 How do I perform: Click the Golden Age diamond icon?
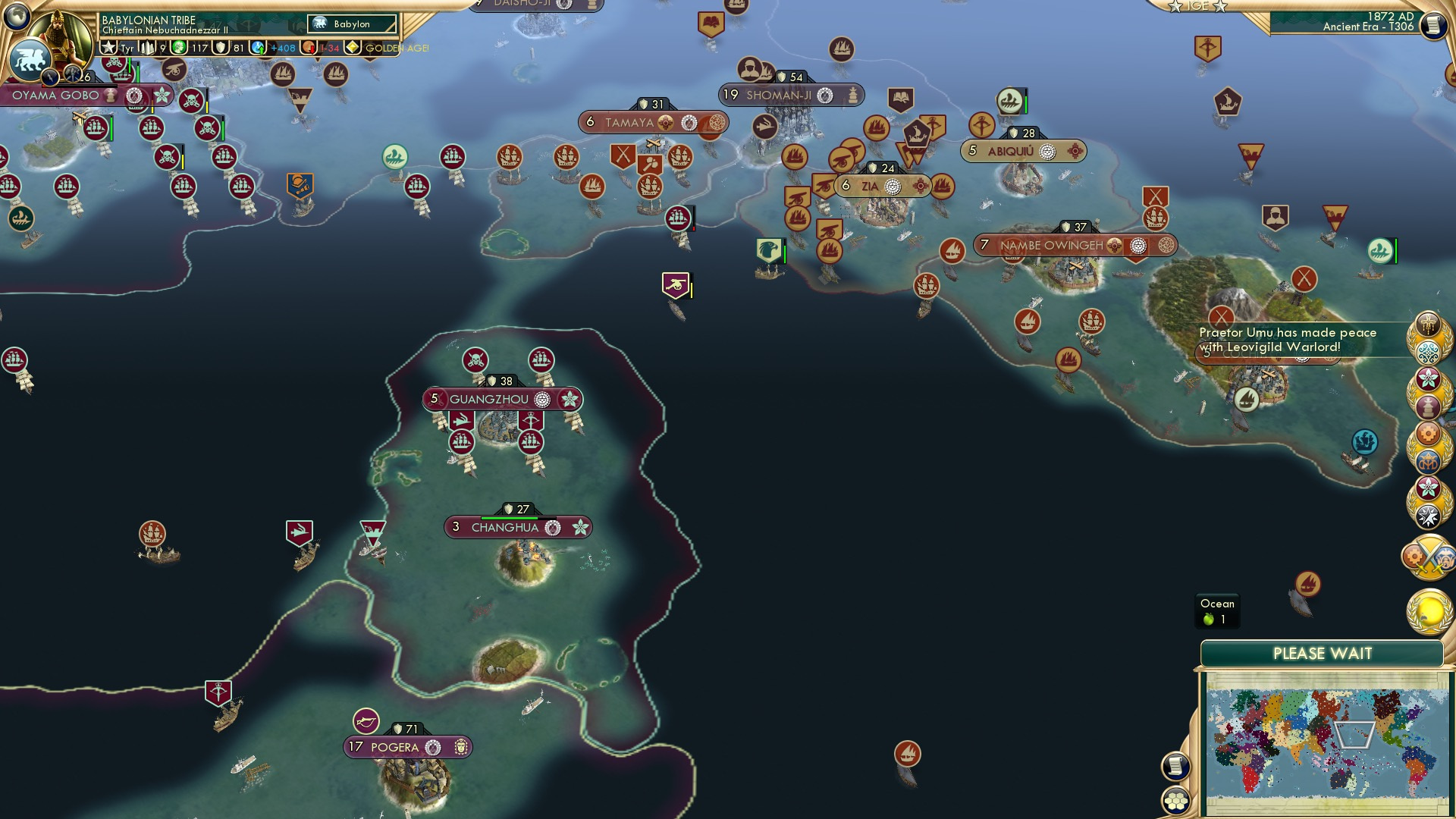[x=353, y=48]
